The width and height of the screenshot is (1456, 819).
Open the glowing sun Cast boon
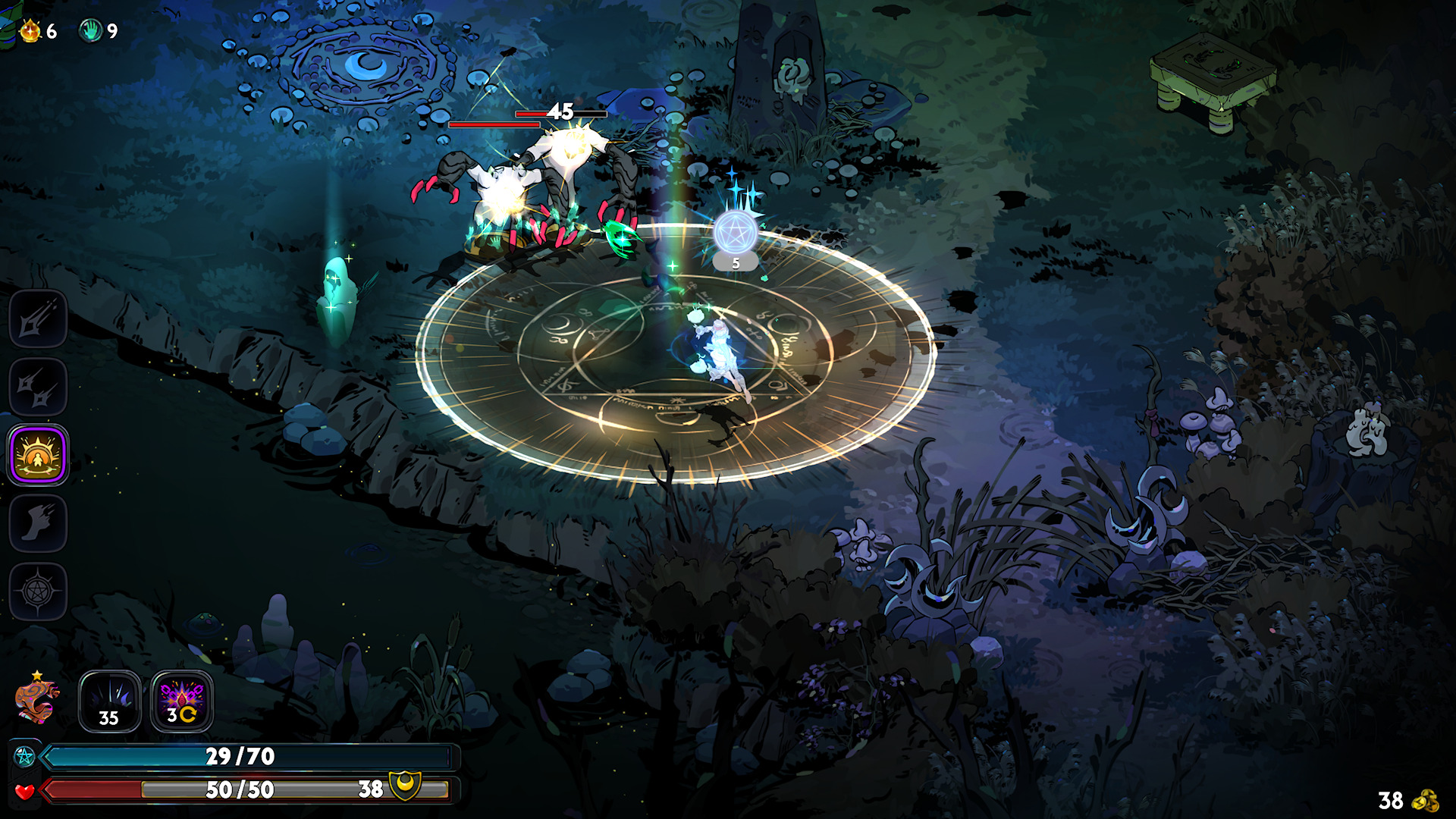pos(38,455)
